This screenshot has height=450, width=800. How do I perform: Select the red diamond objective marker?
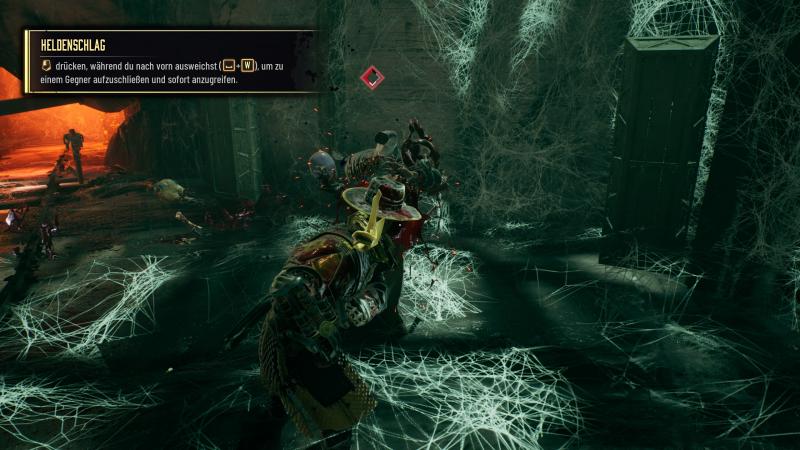pos(372,77)
